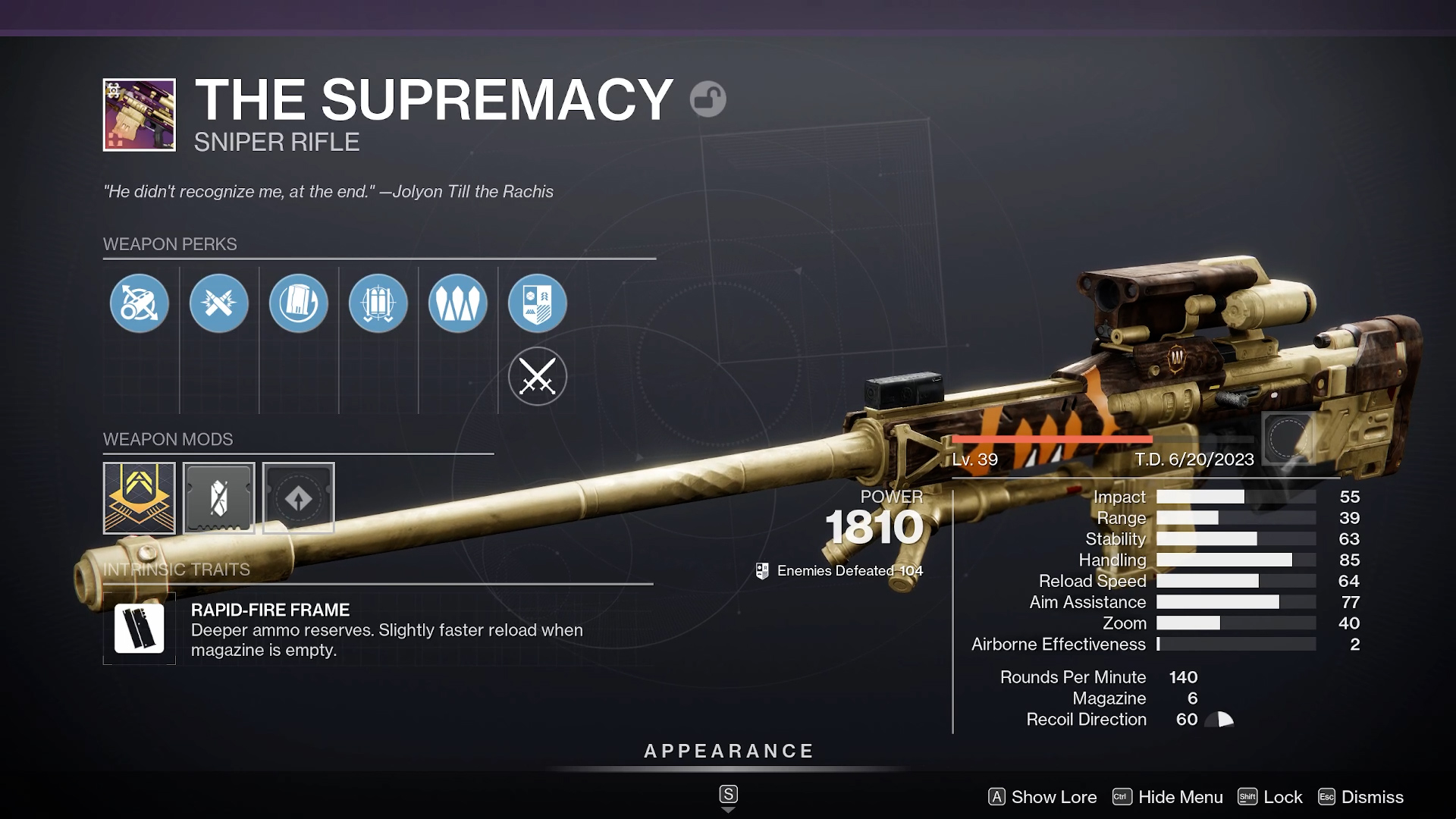Toggle the lock icon beside the weapon name

(708, 99)
